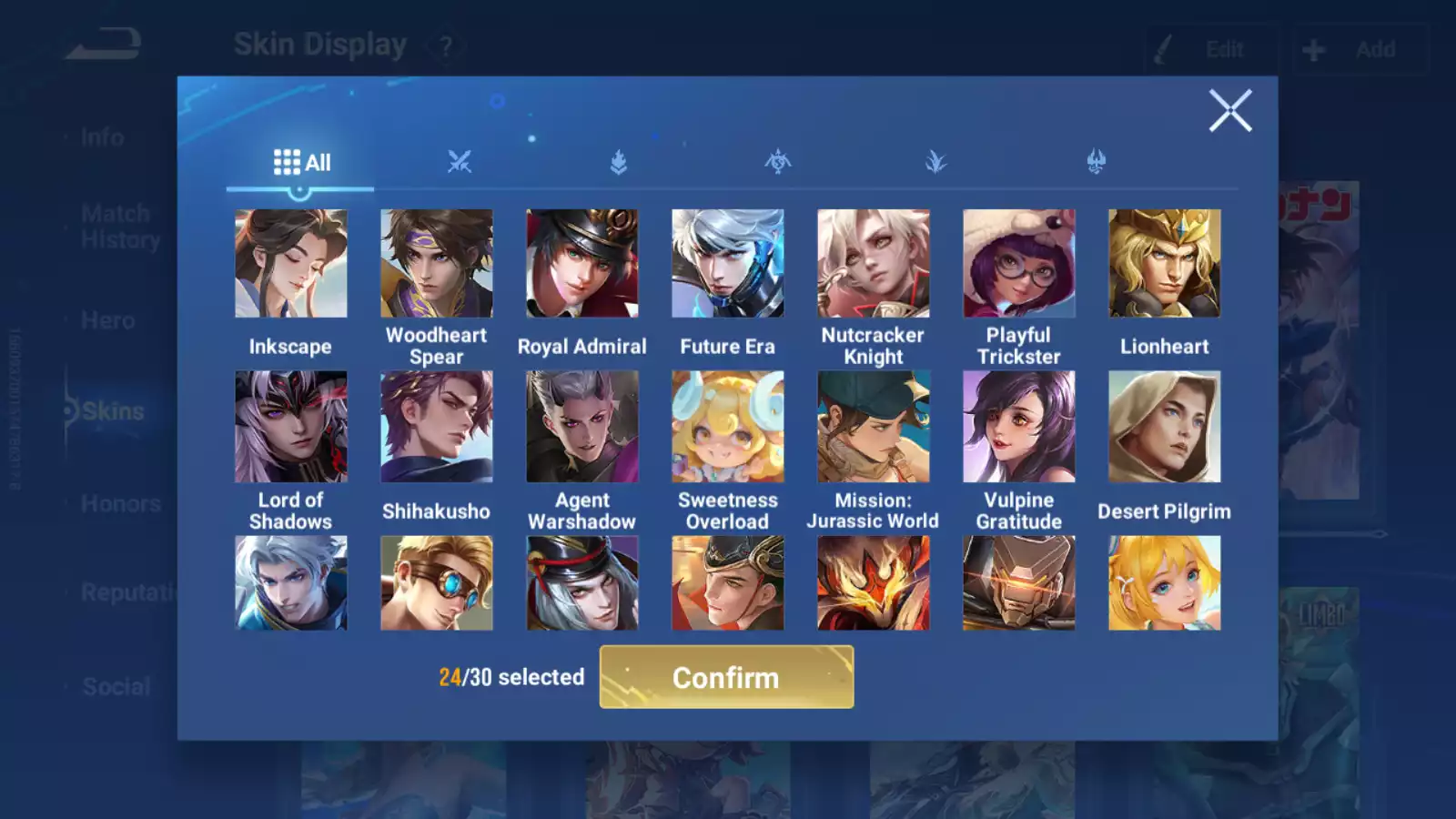Image resolution: width=1456 pixels, height=819 pixels.
Task: Pick the Desert Pilgrim skin
Action: tap(1165, 427)
